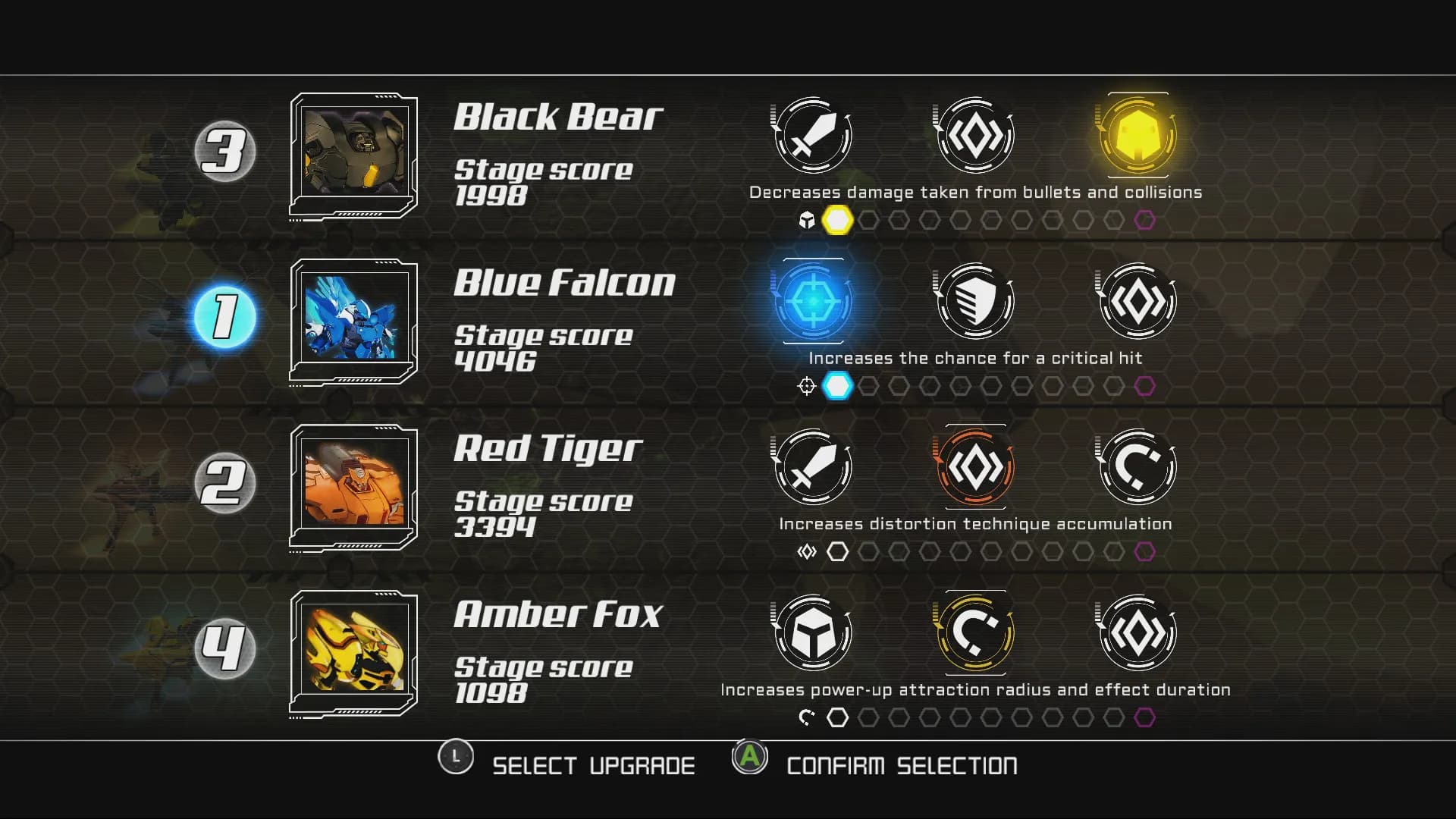Choose the yellow shield defense upgrade for Black Bear
The width and height of the screenshot is (1456, 819).
pyautogui.click(x=1136, y=136)
